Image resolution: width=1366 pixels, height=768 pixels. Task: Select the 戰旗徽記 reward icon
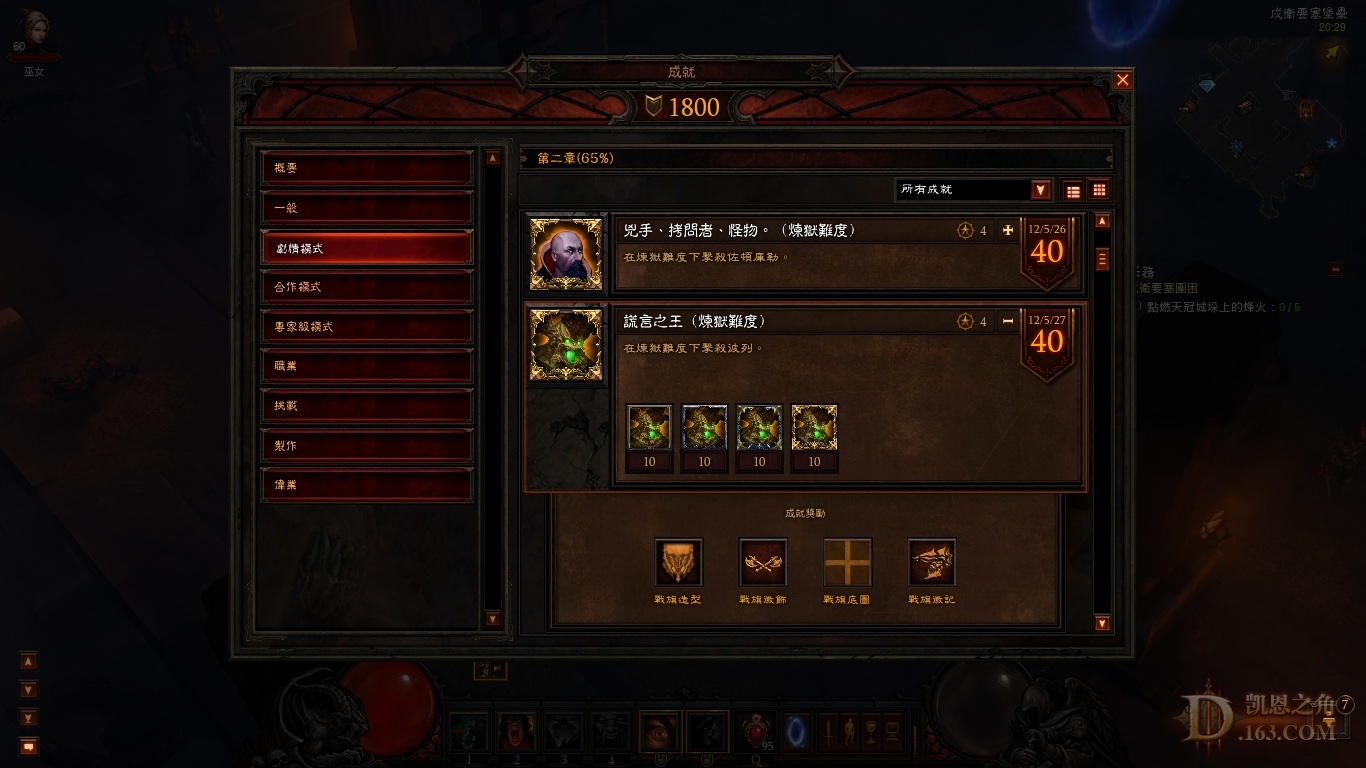931,562
